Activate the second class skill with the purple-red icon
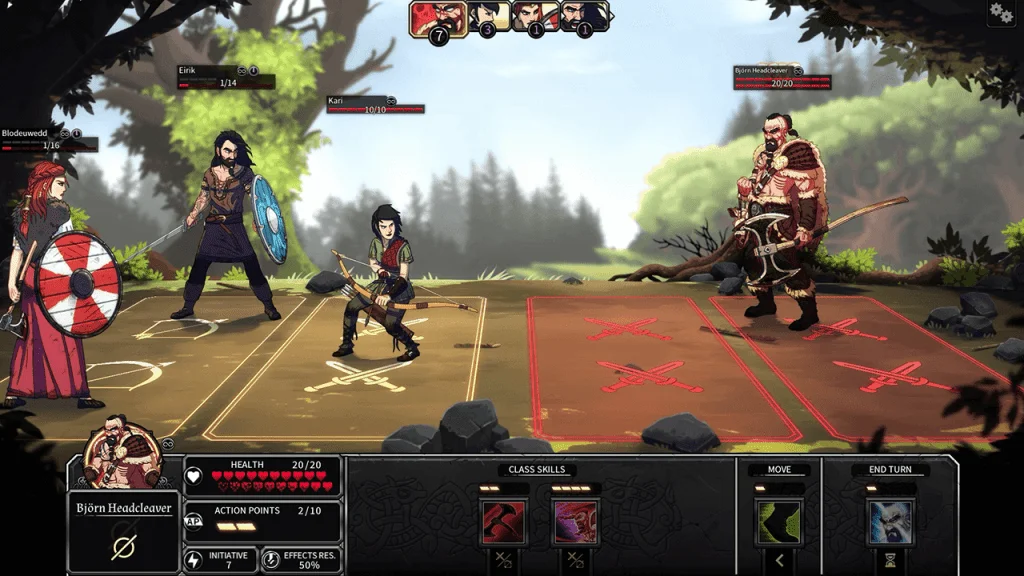This screenshot has height=576, width=1024. 573,521
